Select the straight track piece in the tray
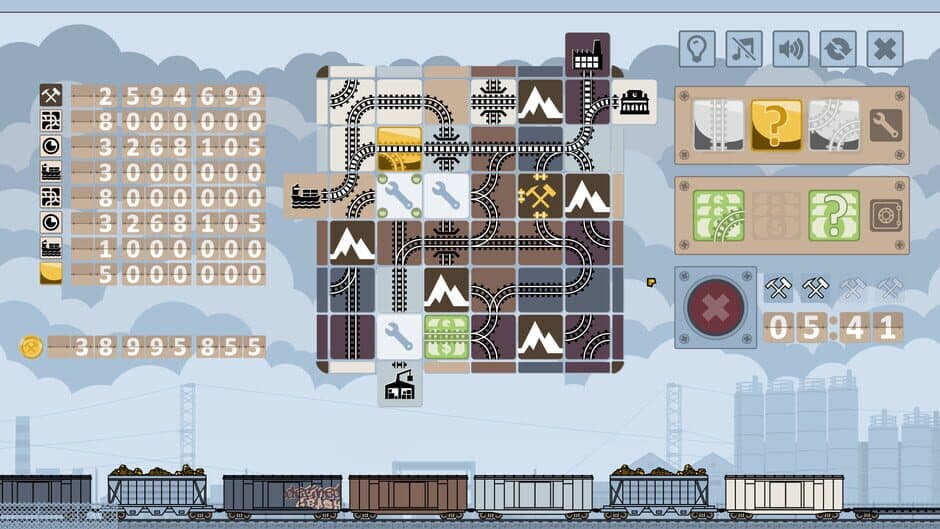This screenshot has height=529, width=940. pyautogui.click(x=719, y=125)
